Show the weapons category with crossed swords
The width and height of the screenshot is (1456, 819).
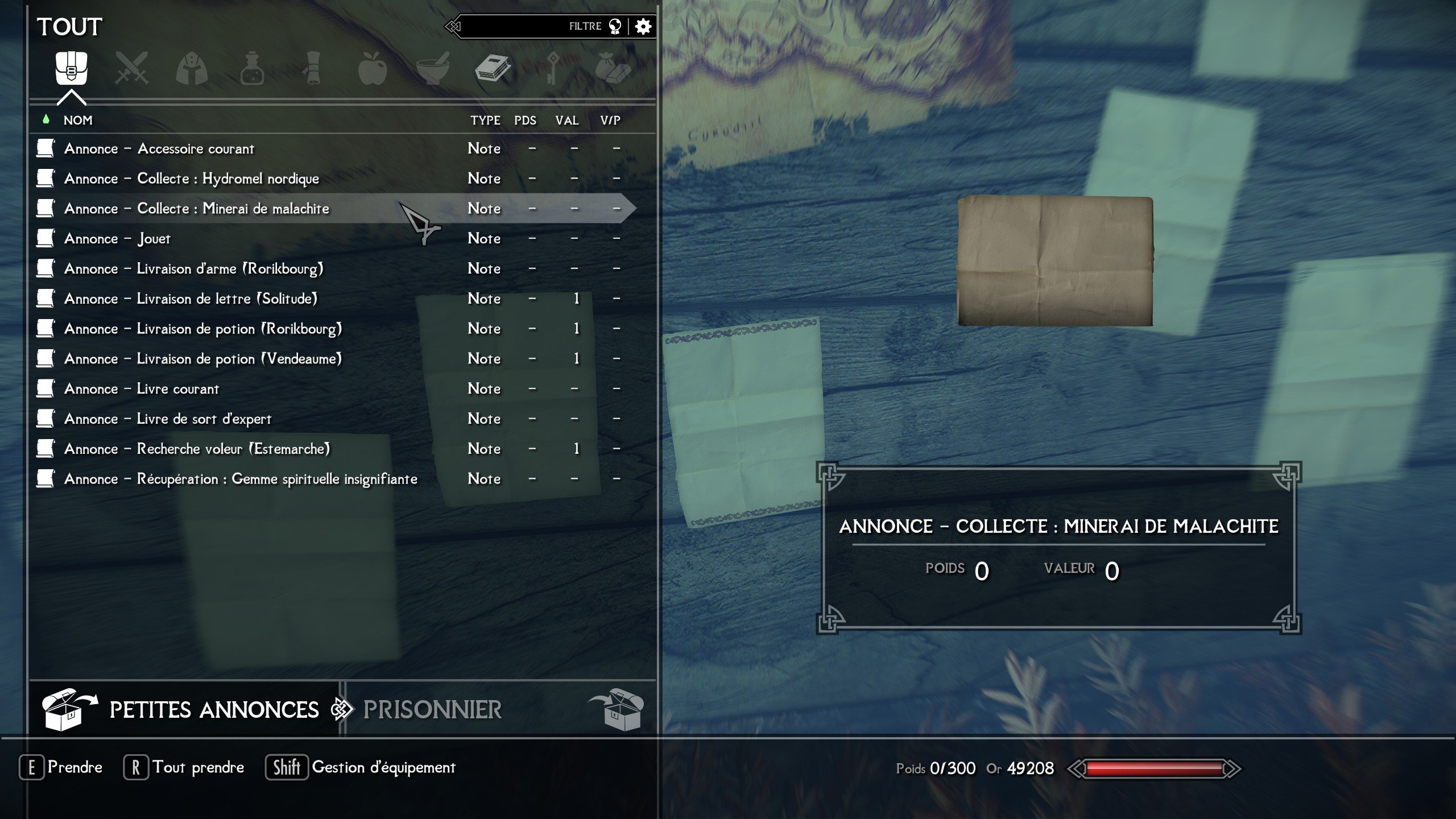[x=131, y=69]
